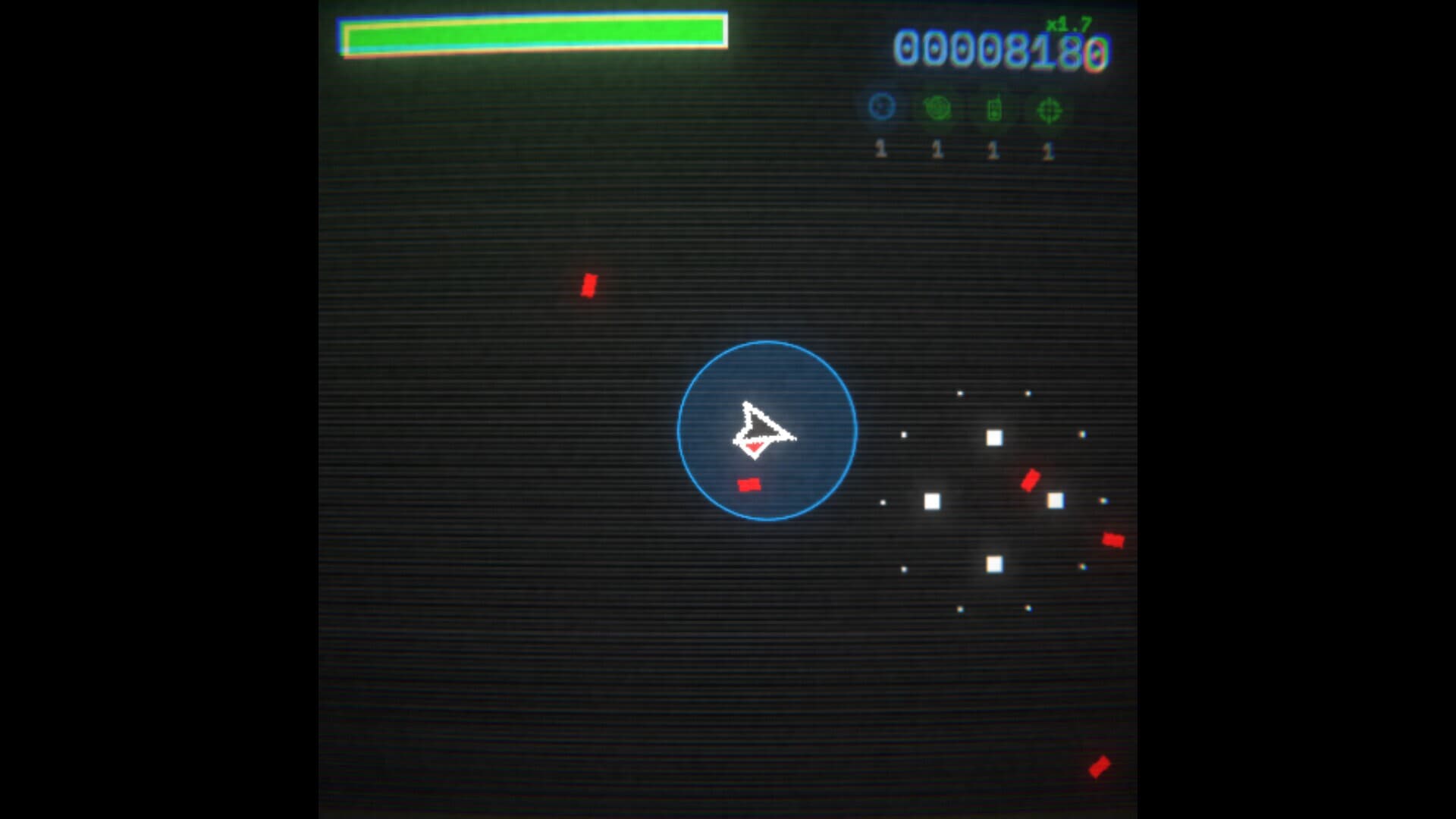Click the red enemy inside the shield circle

pos(749,484)
